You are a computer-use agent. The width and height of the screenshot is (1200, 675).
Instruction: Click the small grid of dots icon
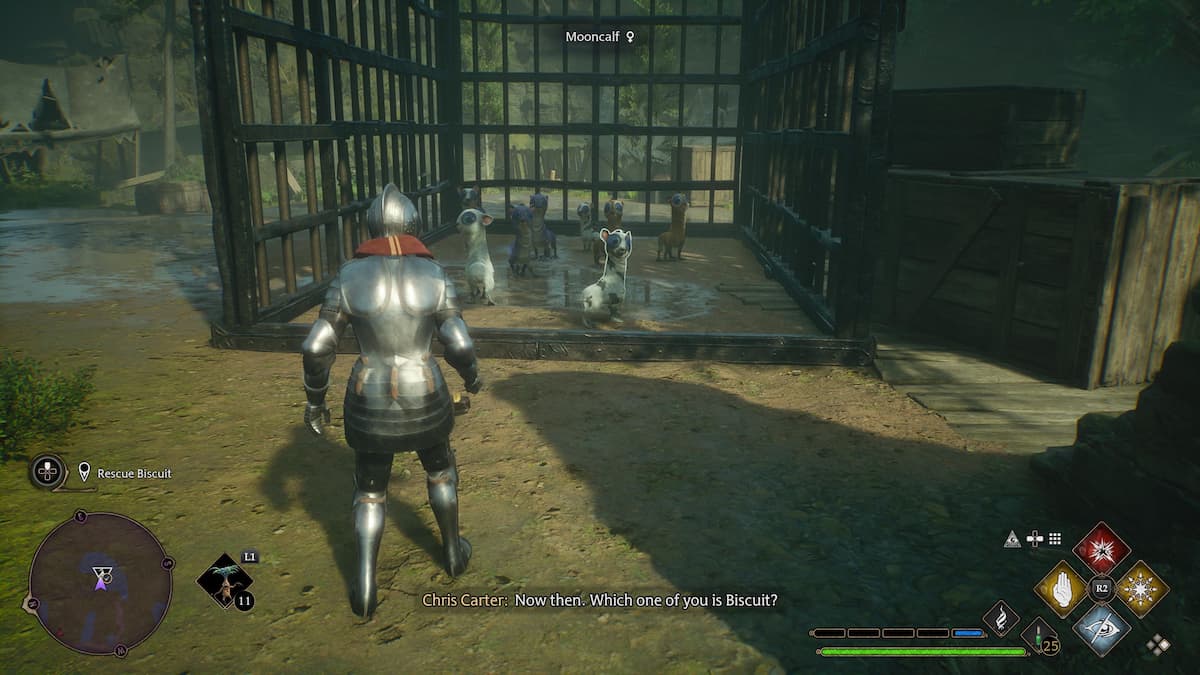[1054, 540]
